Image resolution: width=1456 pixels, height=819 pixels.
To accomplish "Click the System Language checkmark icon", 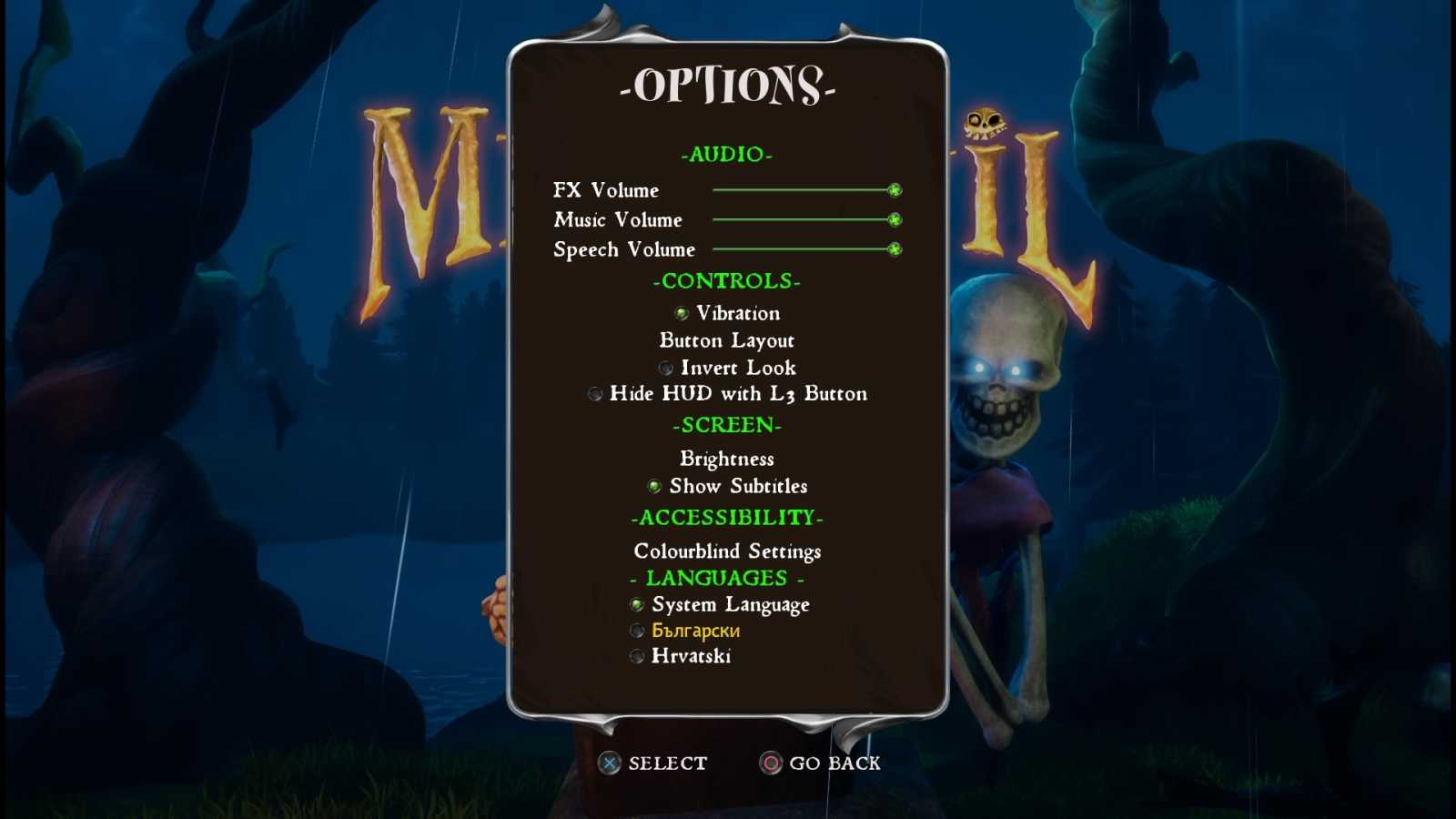I will [x=636, y=604].
